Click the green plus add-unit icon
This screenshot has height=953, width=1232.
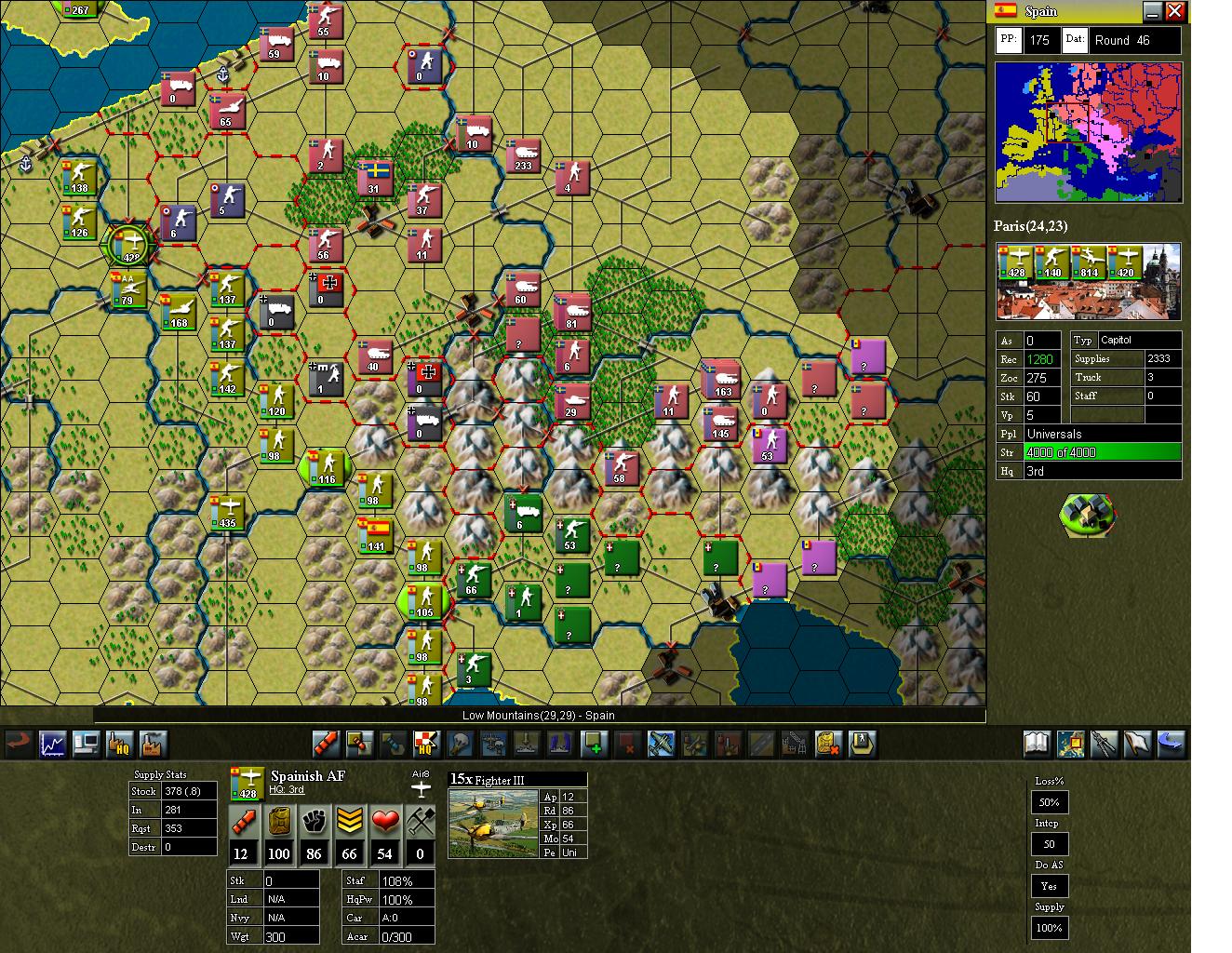[x=593, y=743]
